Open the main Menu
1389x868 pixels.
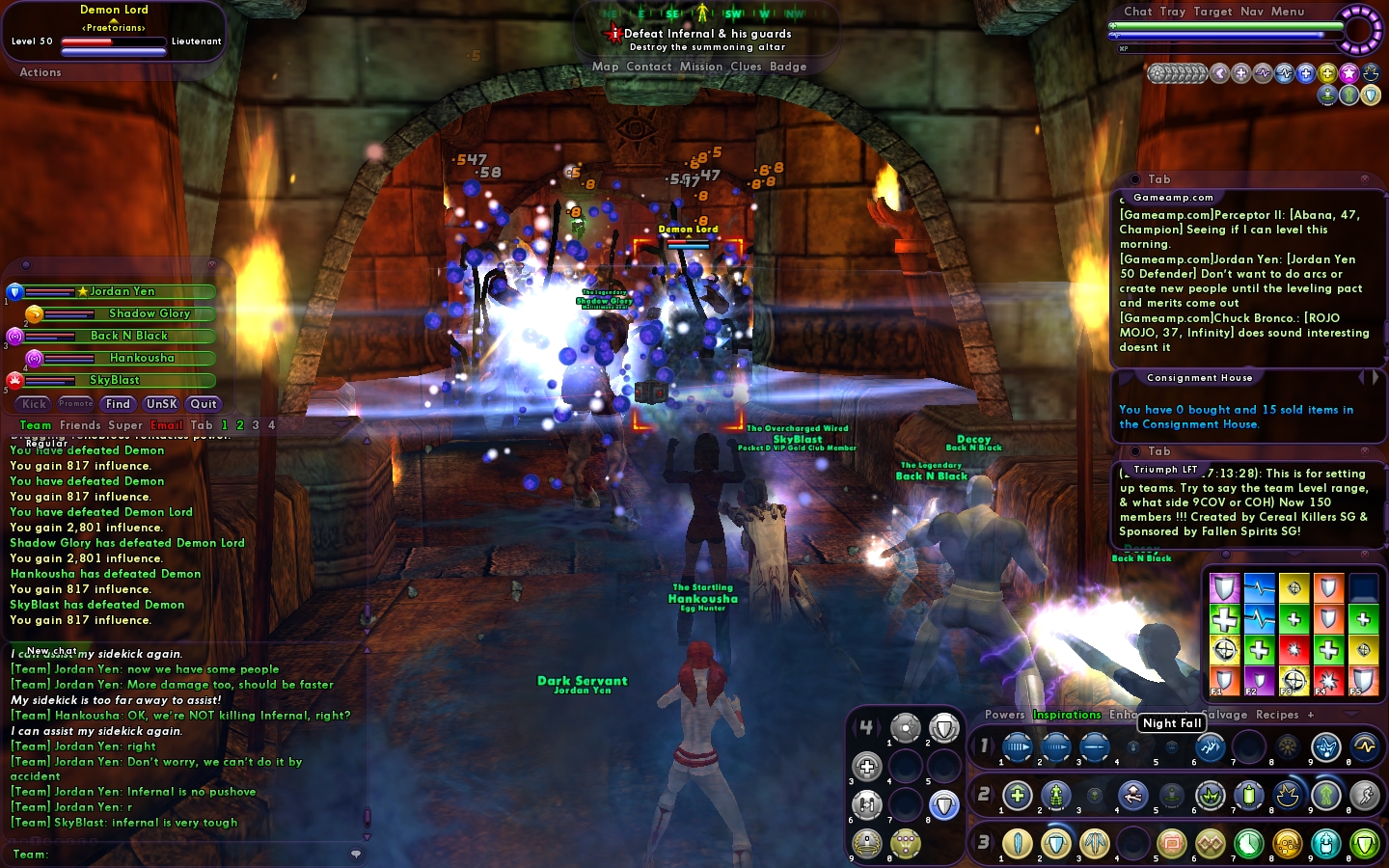pyautogui.click(x=1287, y=12)
